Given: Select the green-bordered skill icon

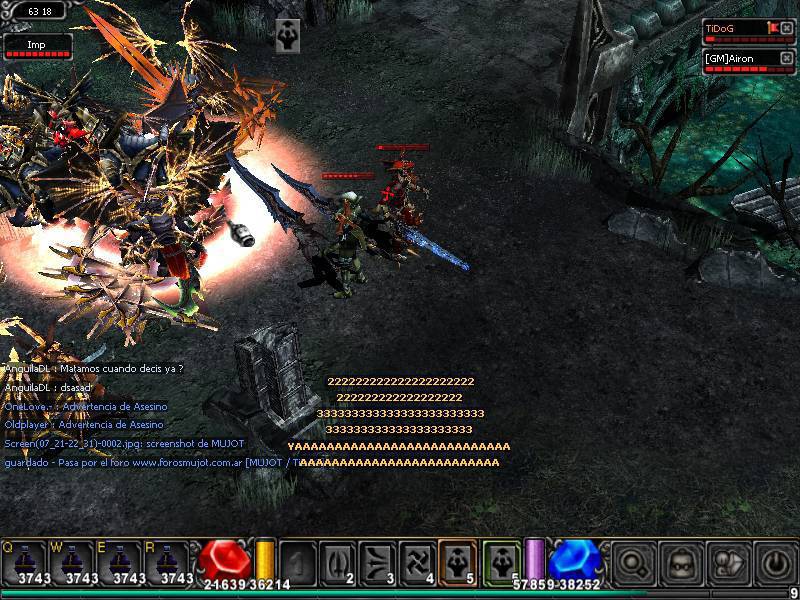Looking at the screenshot, I should (501, 561).
